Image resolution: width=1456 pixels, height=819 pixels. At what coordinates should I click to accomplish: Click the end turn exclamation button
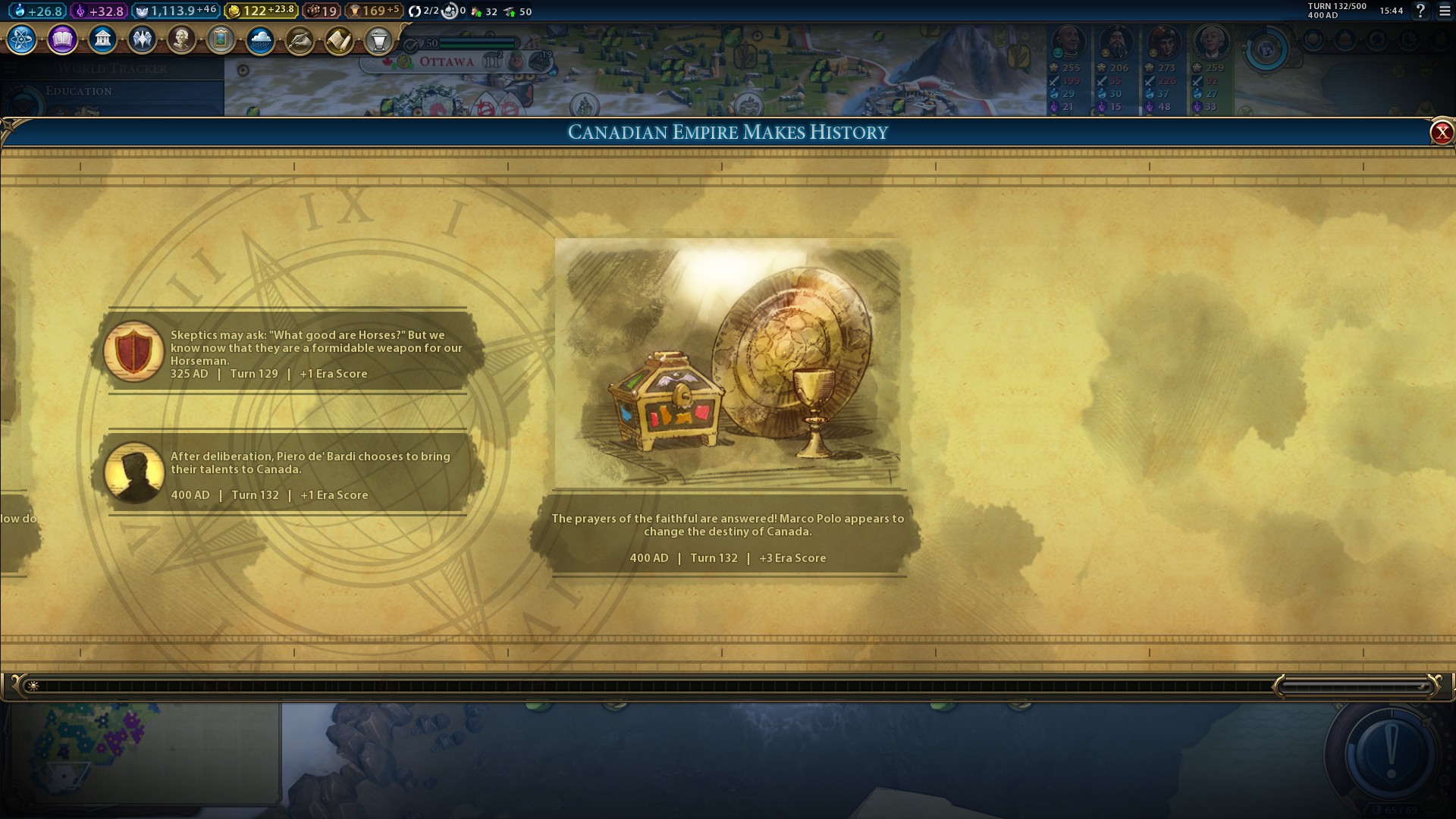(1390, 754)
